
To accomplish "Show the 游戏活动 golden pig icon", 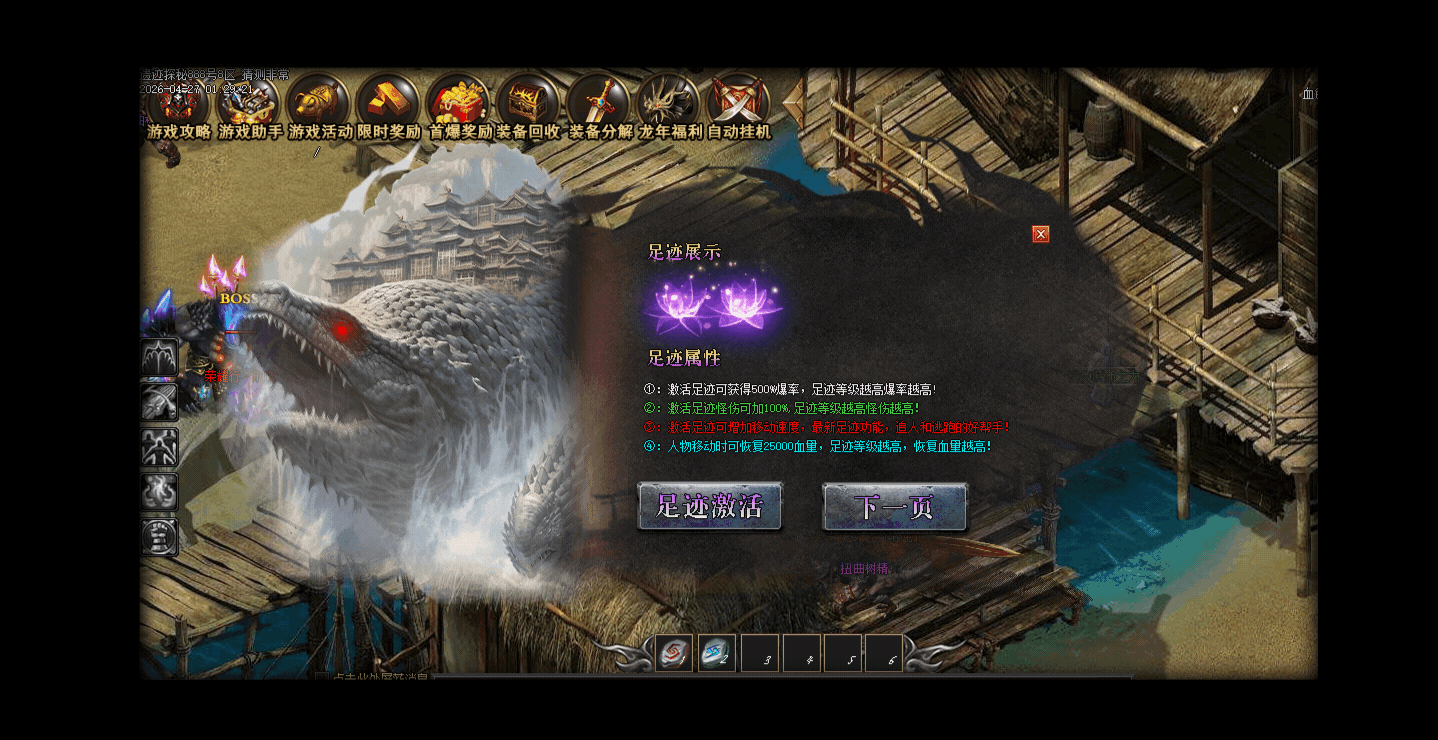I will point(319,103).
